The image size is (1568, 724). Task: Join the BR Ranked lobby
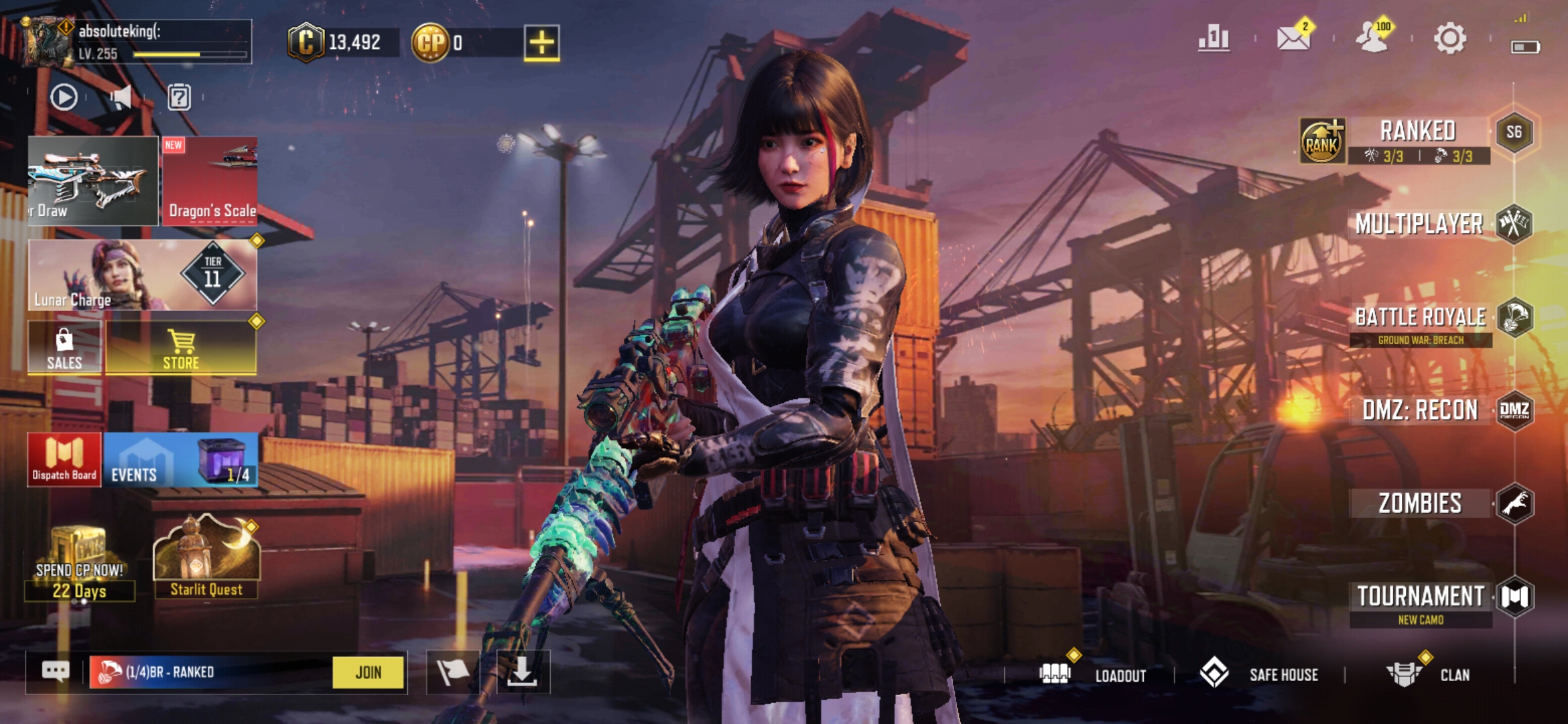(368, 672)
